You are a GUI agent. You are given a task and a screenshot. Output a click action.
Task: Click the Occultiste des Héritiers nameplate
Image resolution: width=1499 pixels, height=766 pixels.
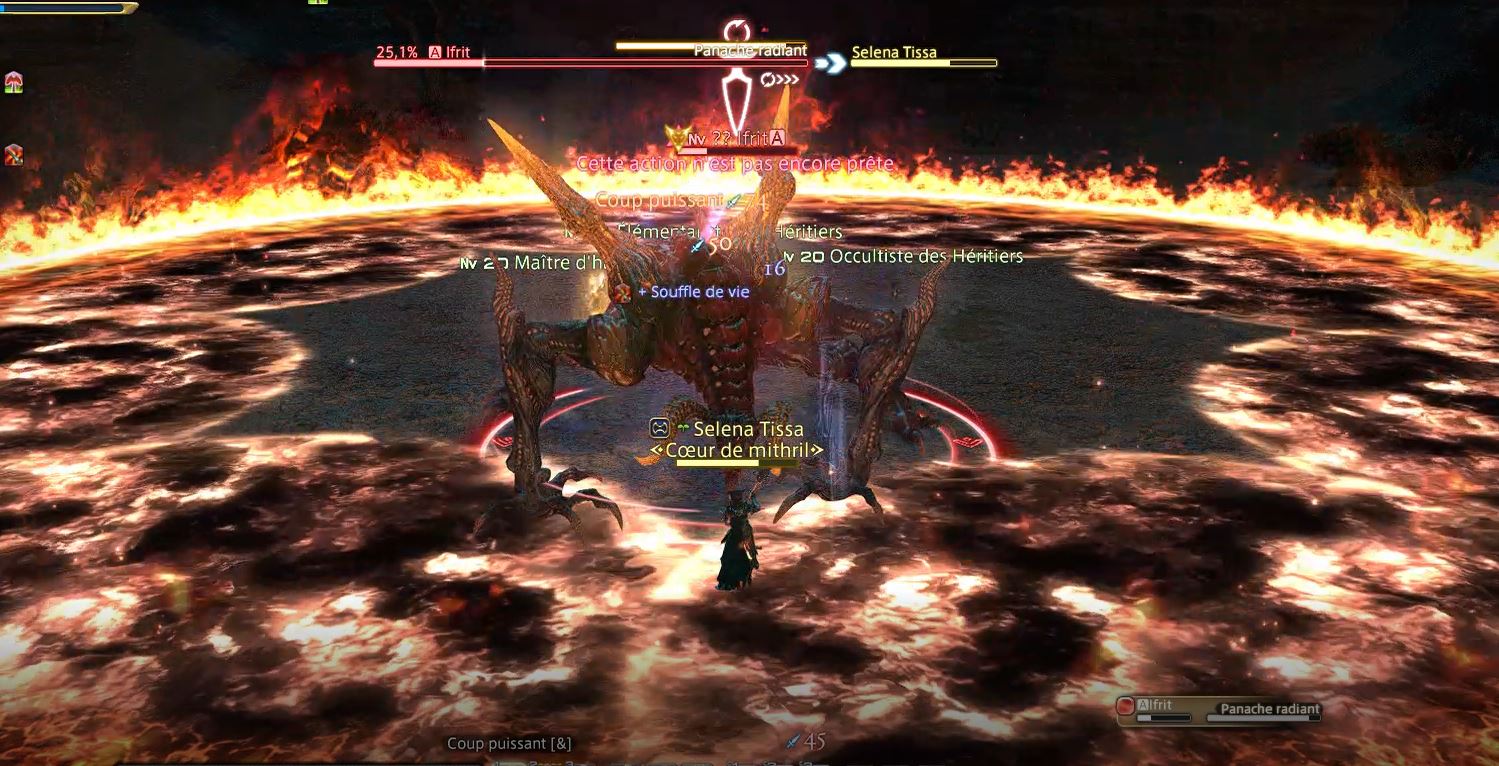coord(925,256)
